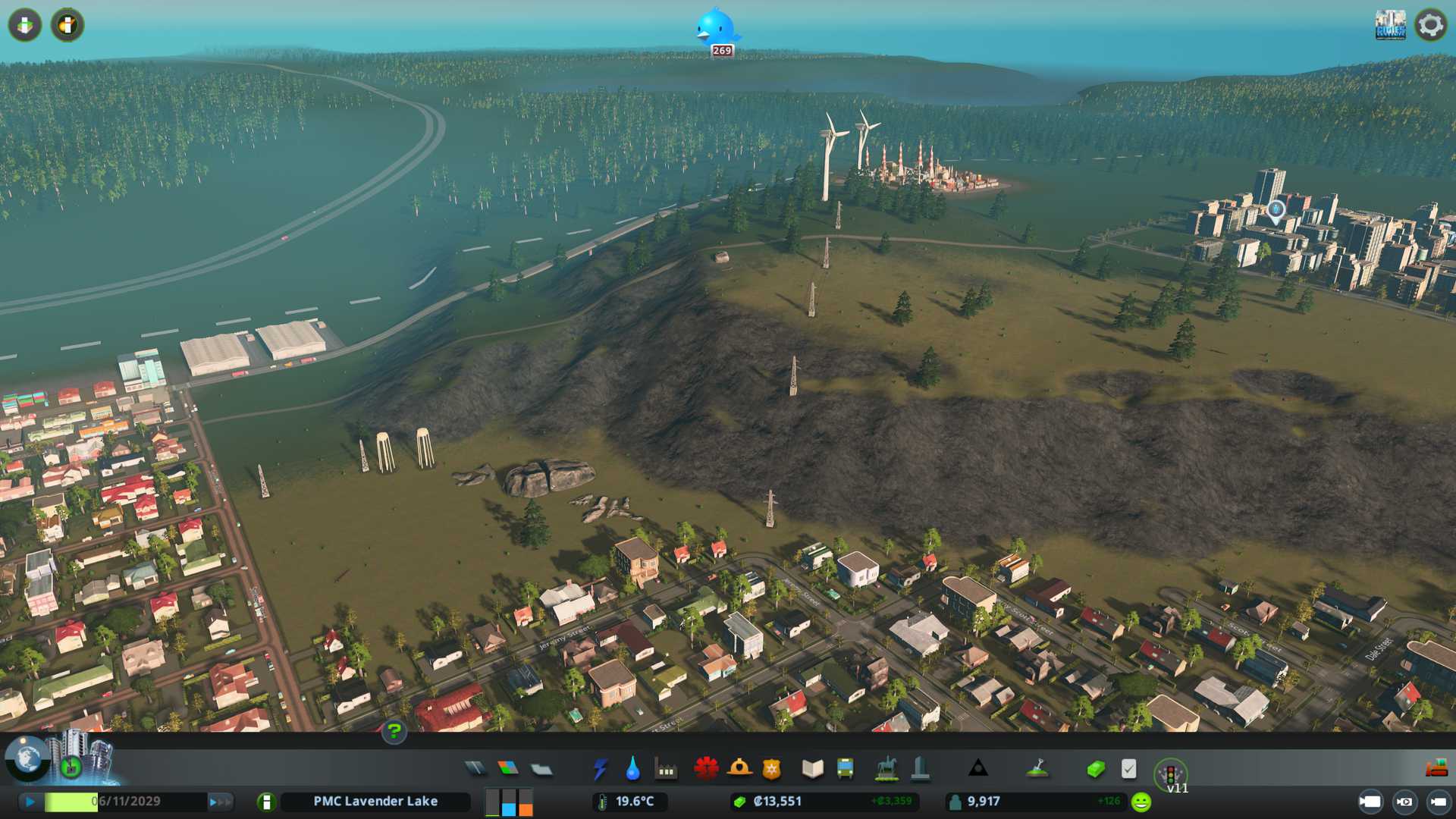Open the gear options menu
Image resolution: width=1456 pixels, height=819 pixels.
pos(1430,25)
